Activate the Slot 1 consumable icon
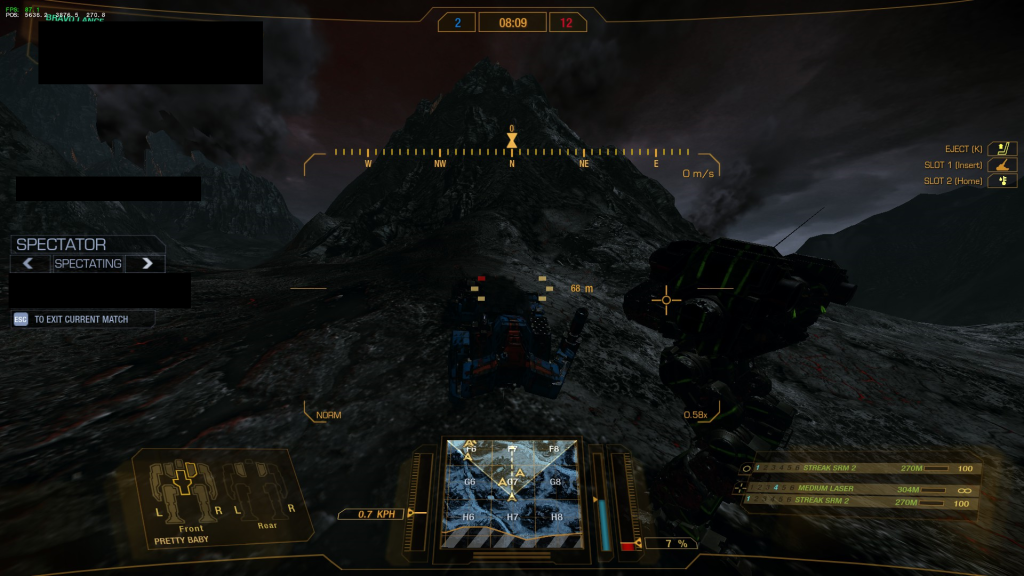 click(1002, 165)
